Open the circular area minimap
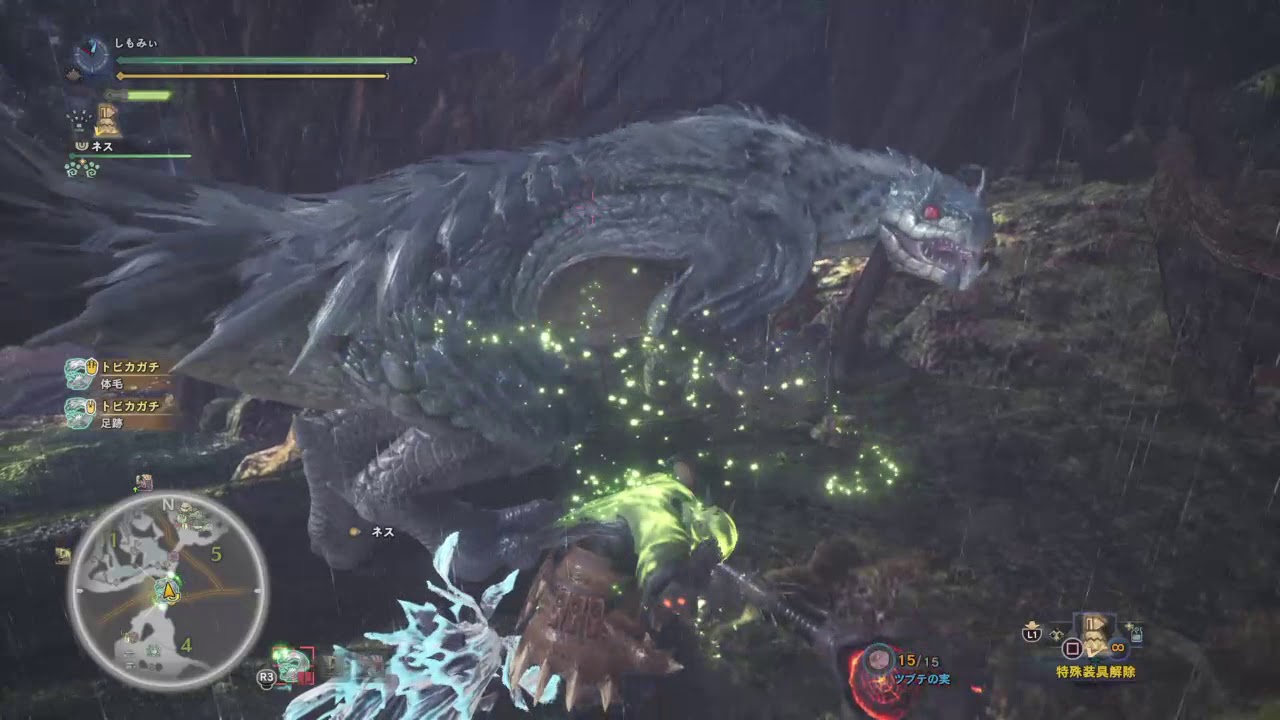 click(167, 590)
